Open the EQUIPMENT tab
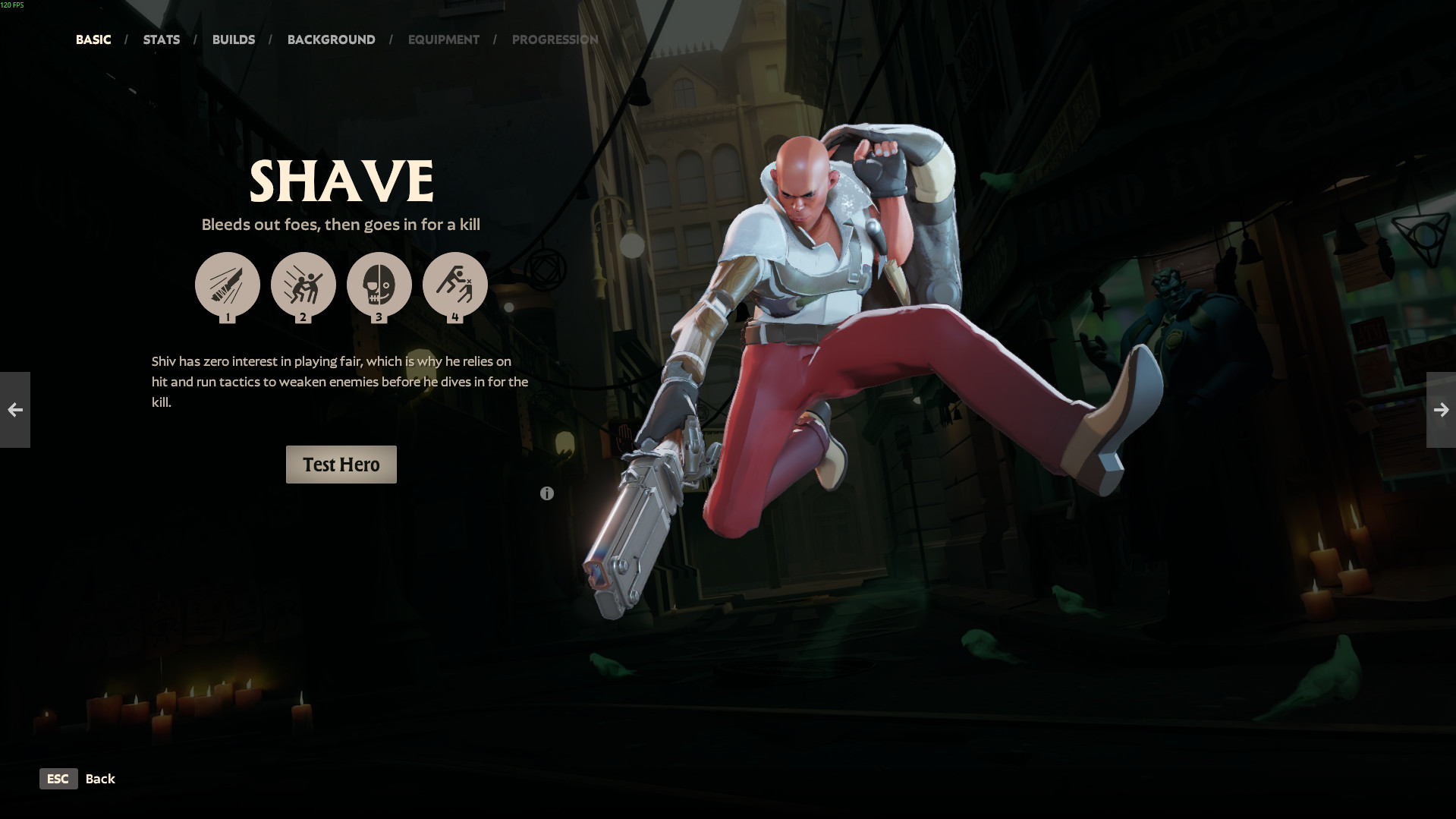 click(444, 39)
